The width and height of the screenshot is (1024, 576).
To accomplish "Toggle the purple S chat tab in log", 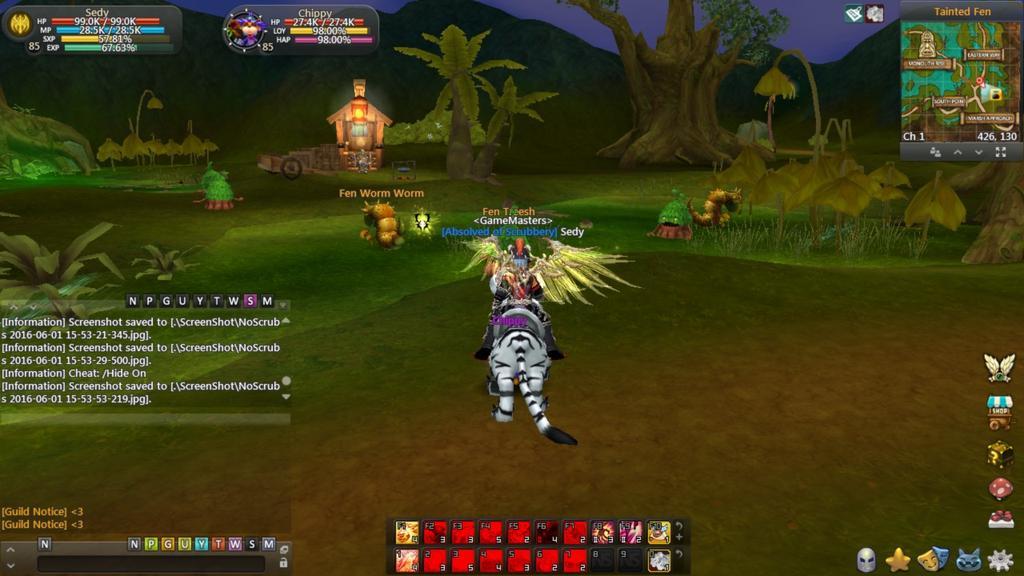I will tap(249, 301).
